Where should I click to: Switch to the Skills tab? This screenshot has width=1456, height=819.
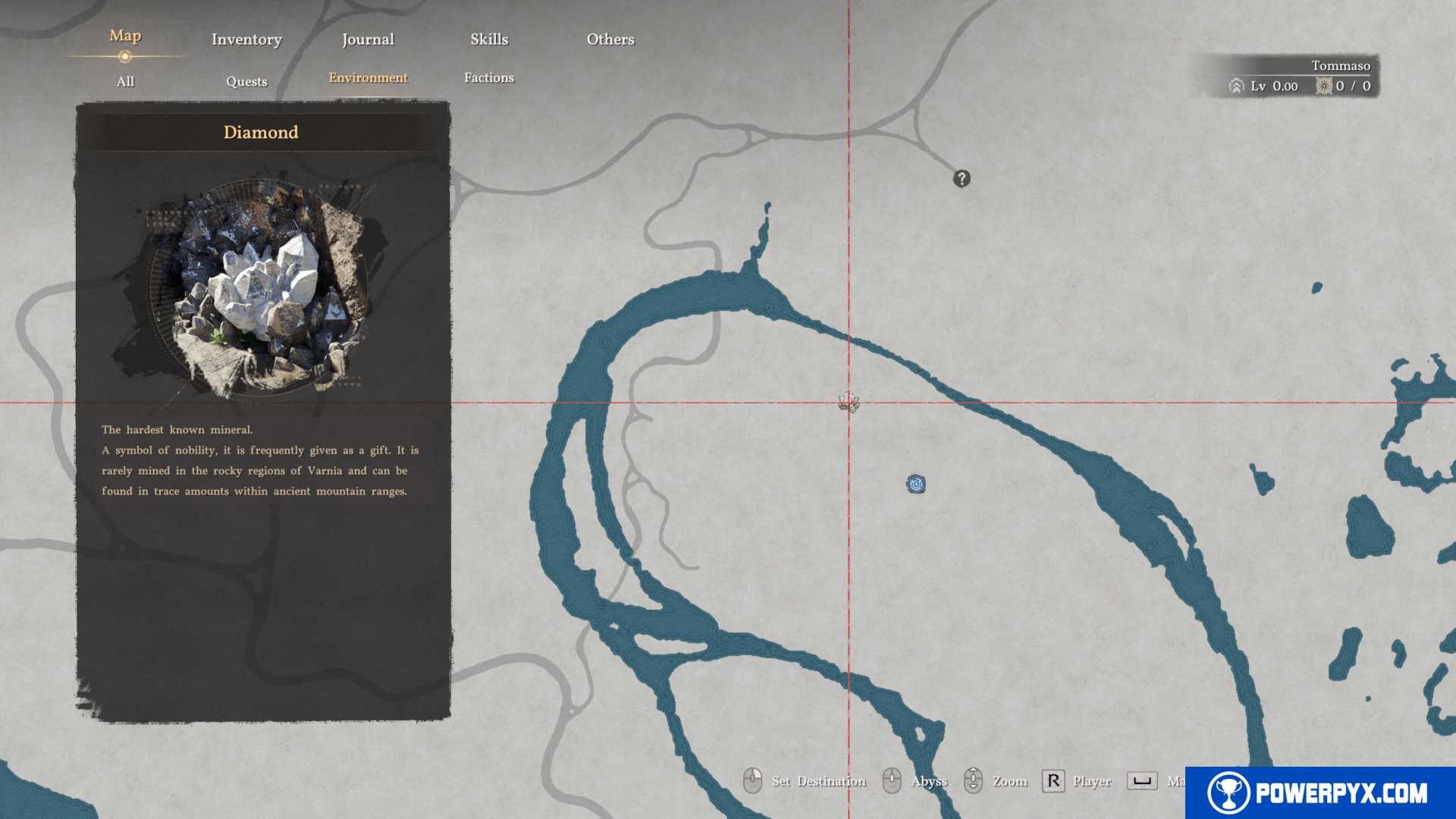point(489,39)
